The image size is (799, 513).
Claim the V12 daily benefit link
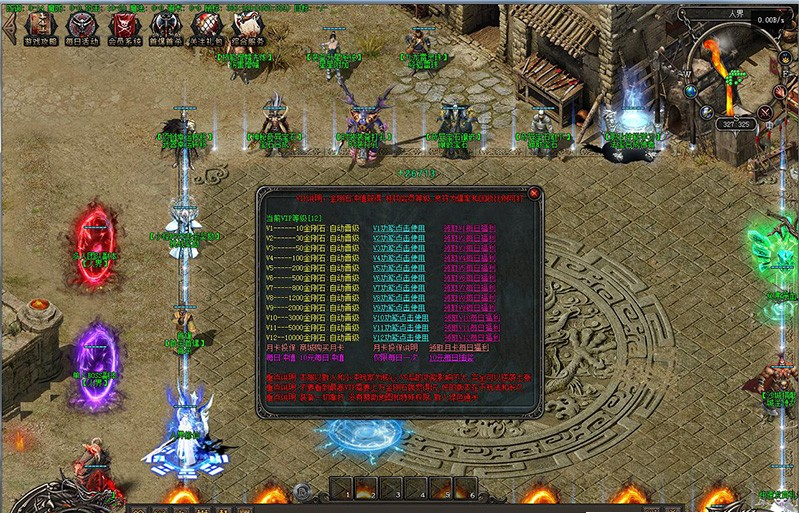(x=470, y=336)
